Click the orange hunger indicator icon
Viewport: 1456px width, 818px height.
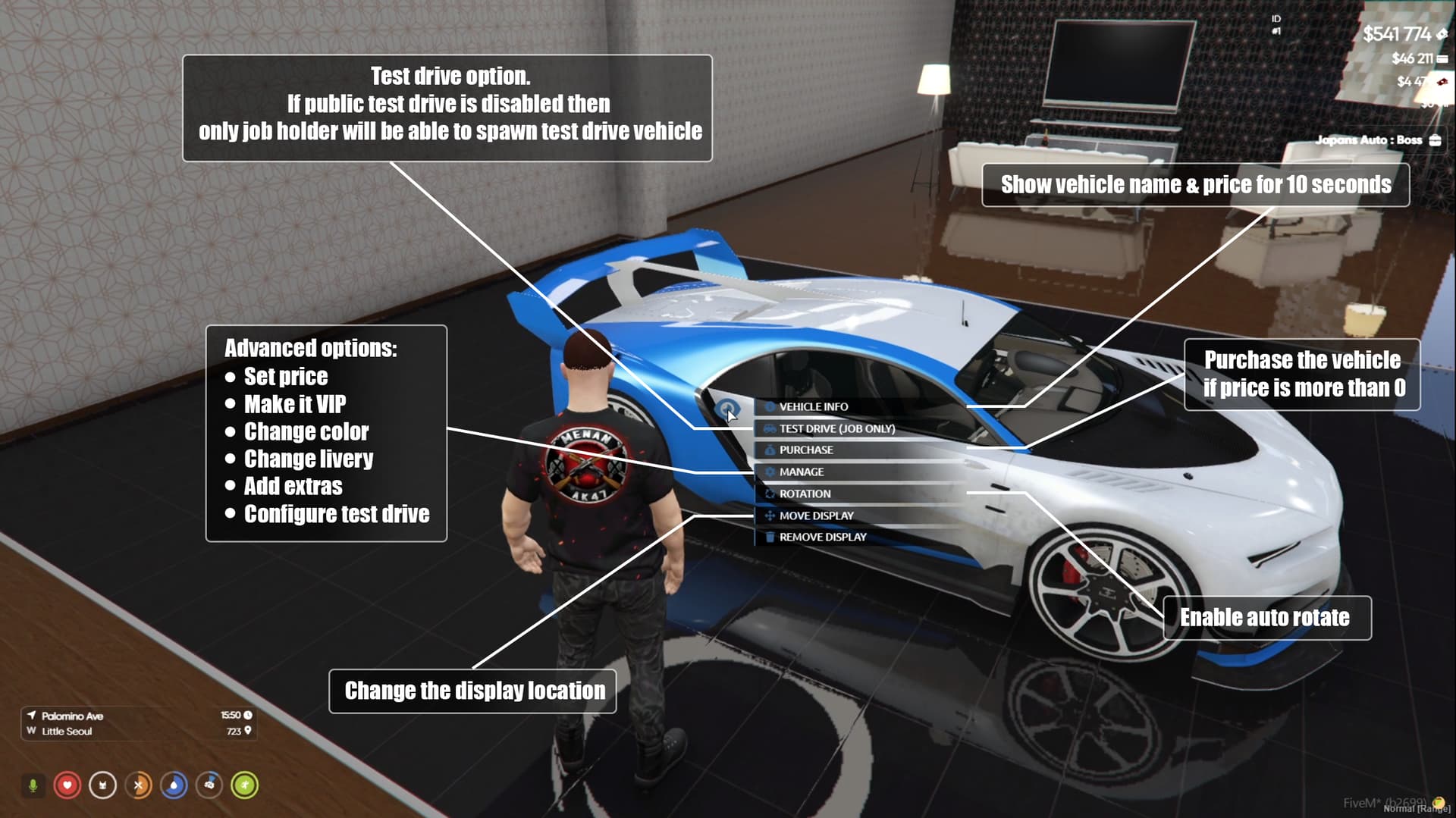138,785
